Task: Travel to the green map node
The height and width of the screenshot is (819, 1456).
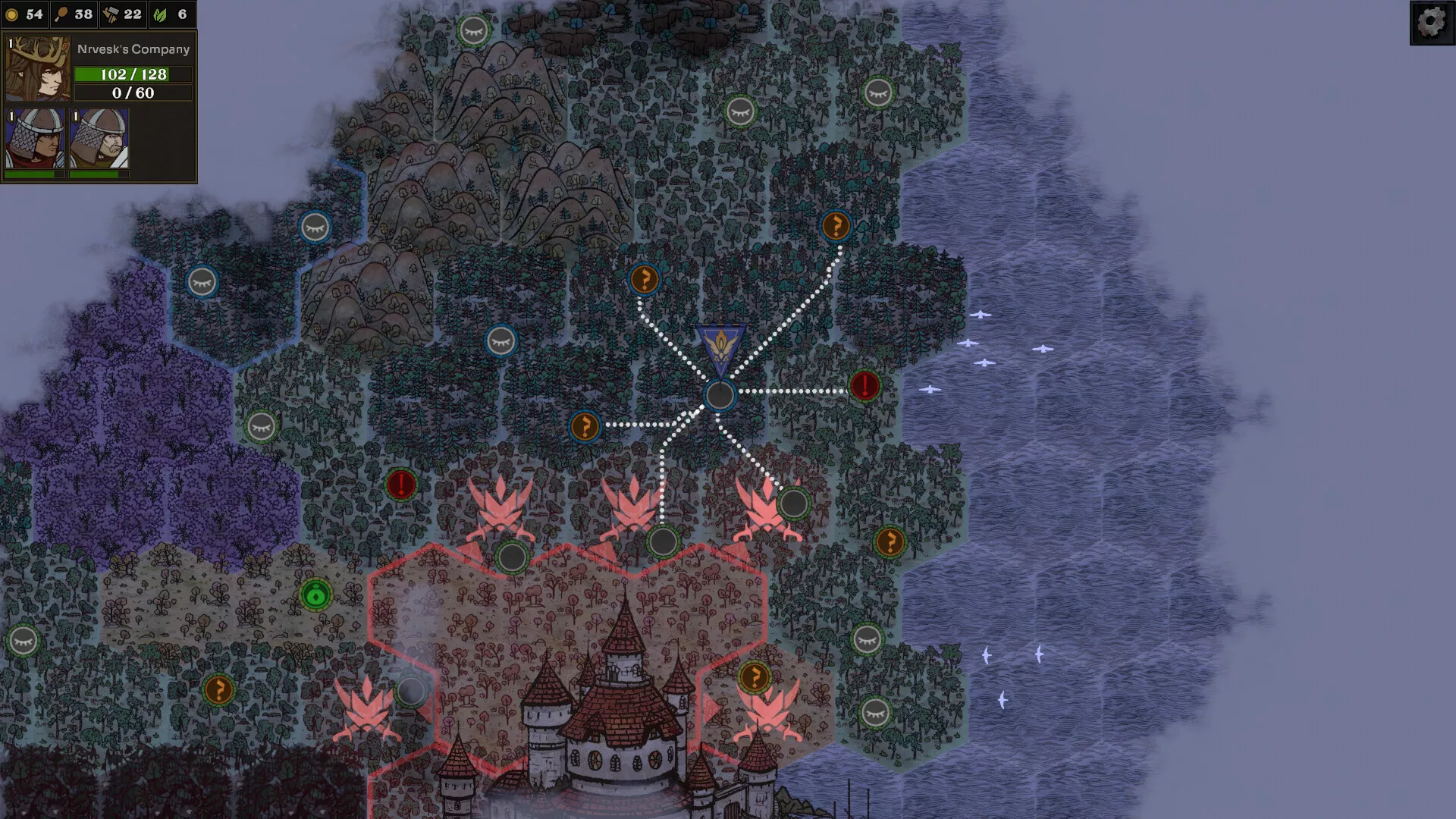Action: [x=315, y=595]
